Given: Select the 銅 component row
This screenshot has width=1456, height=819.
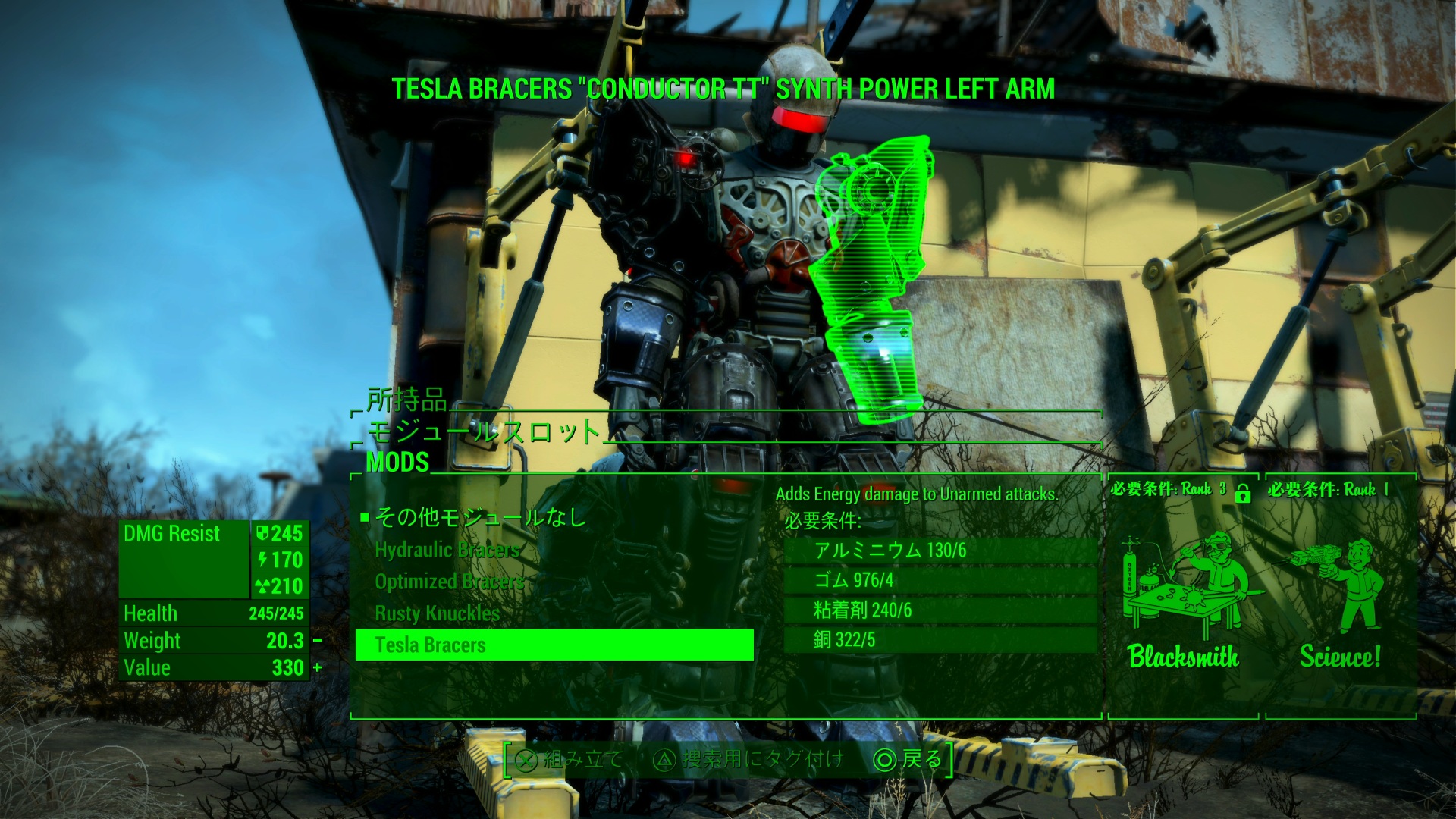Looking at the screenshot, I should coord(940,640).
